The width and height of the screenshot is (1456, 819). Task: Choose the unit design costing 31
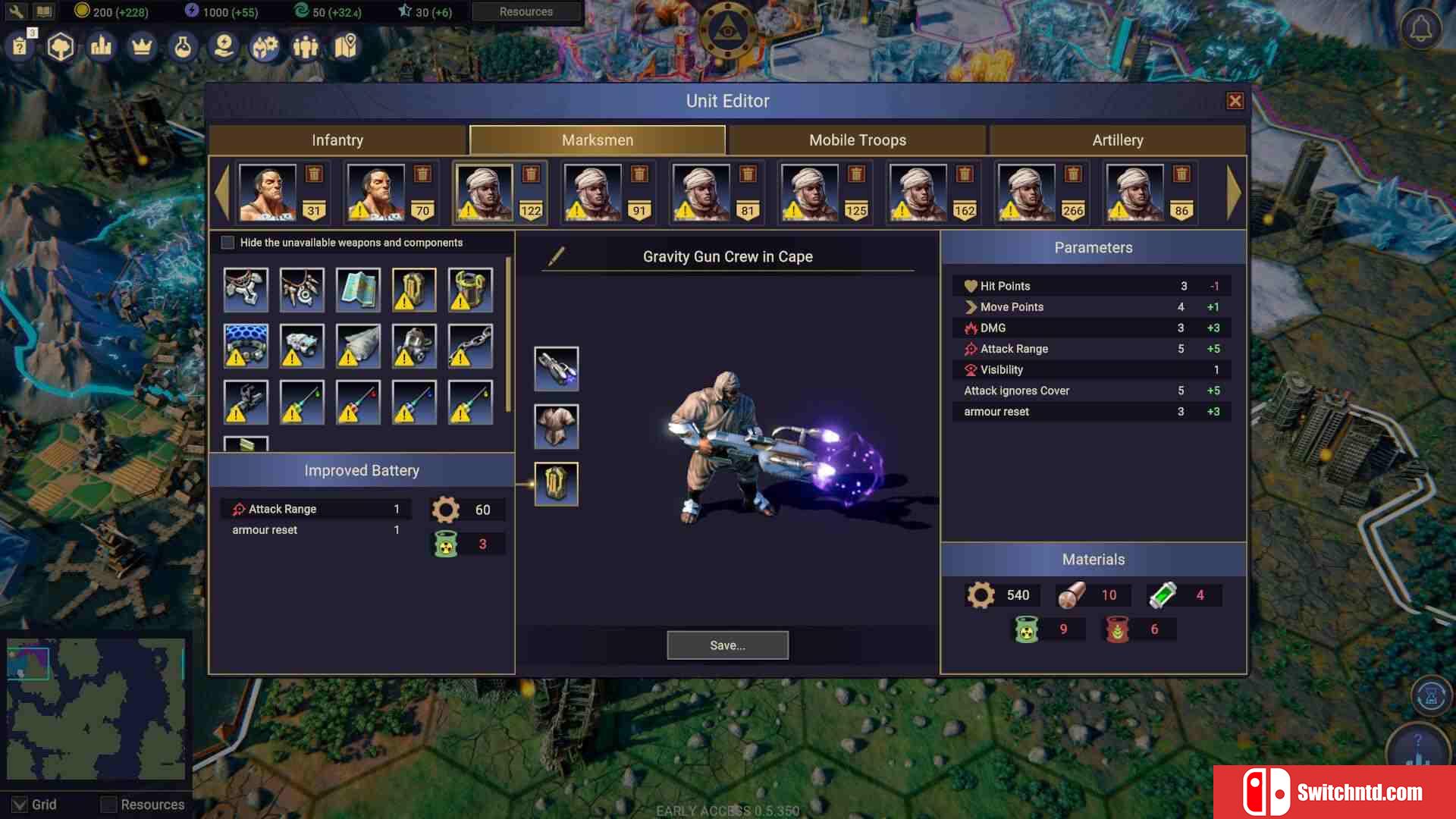click(x=268, y=193)
